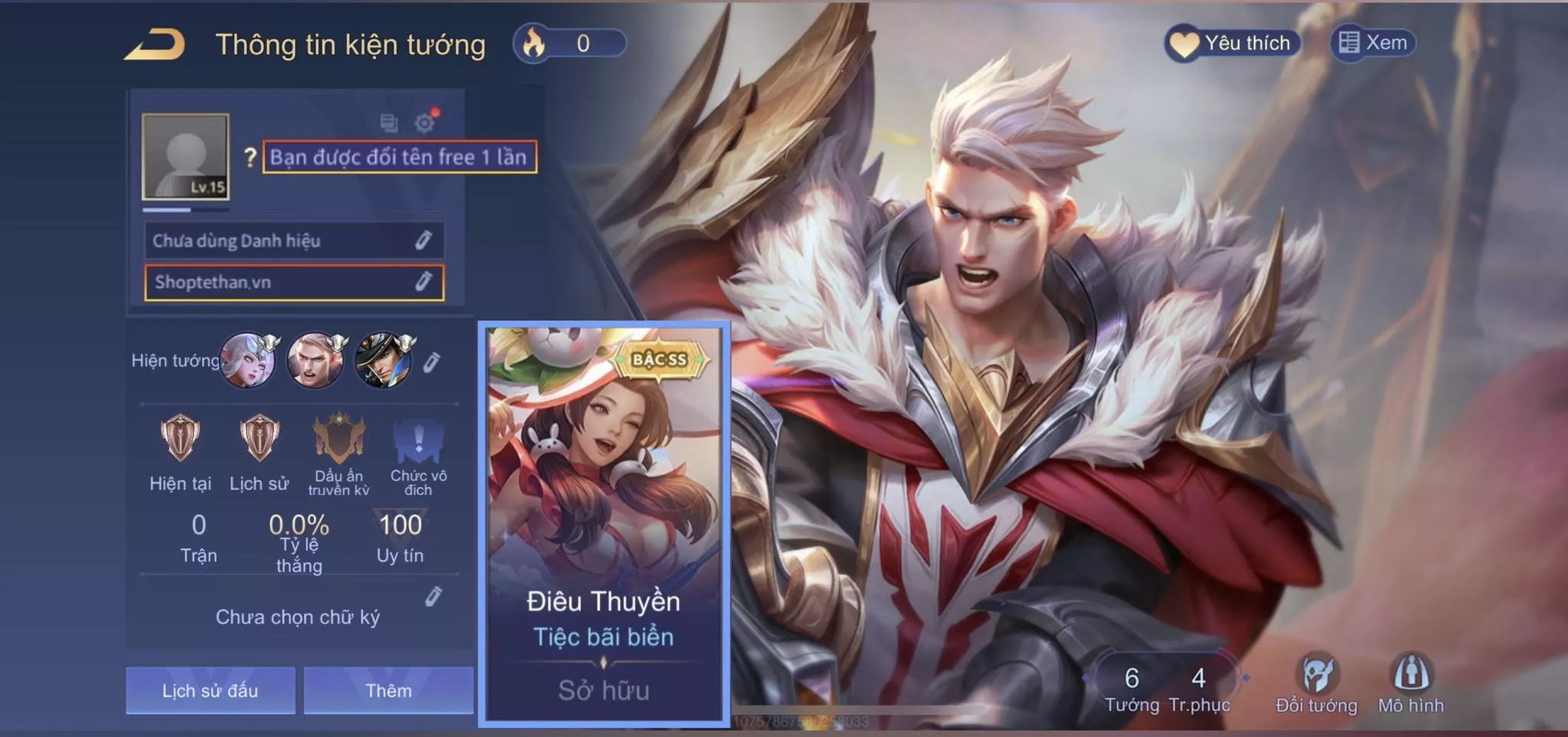
Task: Open the Lịch sử đấu match history
Action: [211, 690]
